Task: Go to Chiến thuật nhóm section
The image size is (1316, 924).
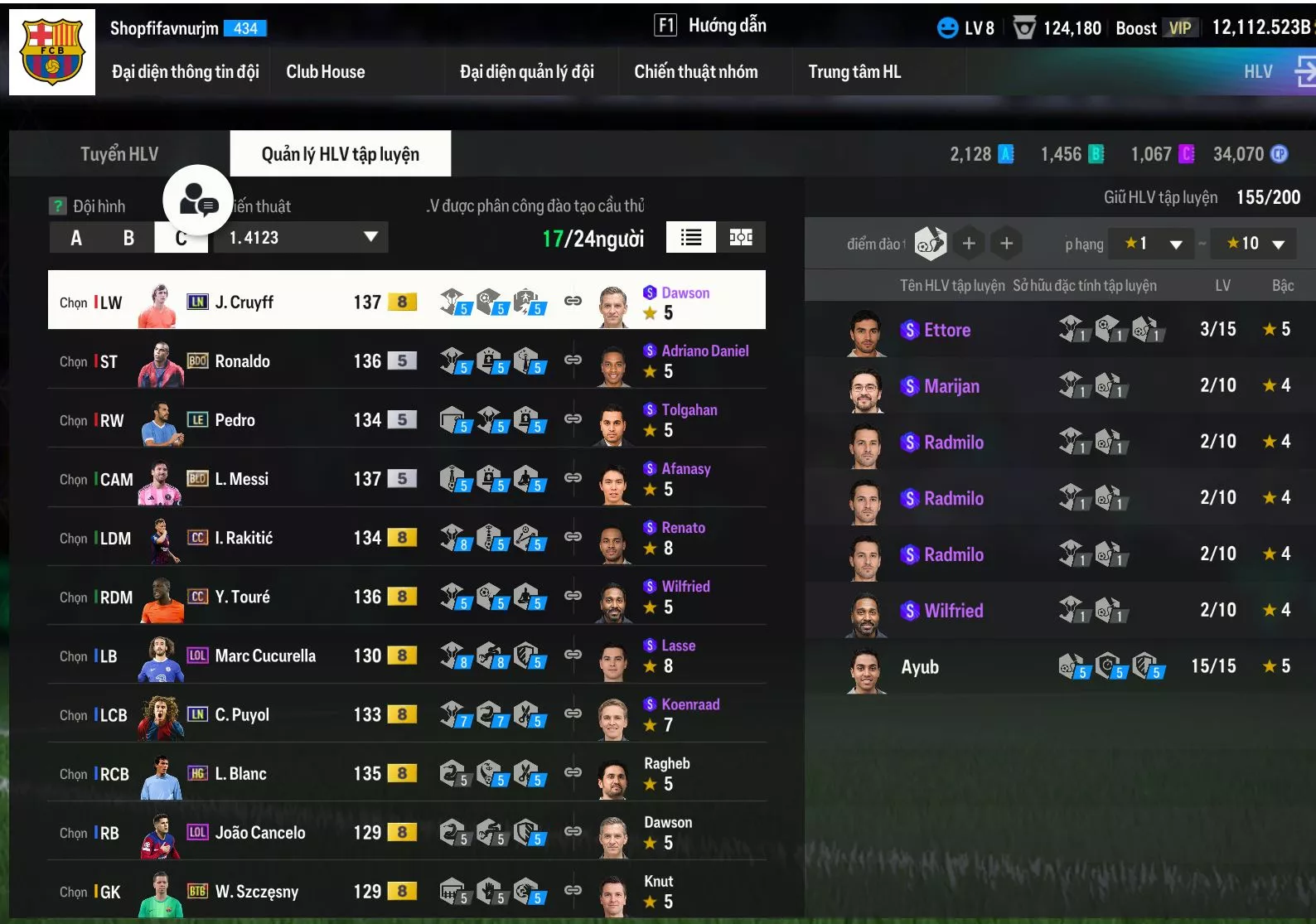Action: (696, 72)
